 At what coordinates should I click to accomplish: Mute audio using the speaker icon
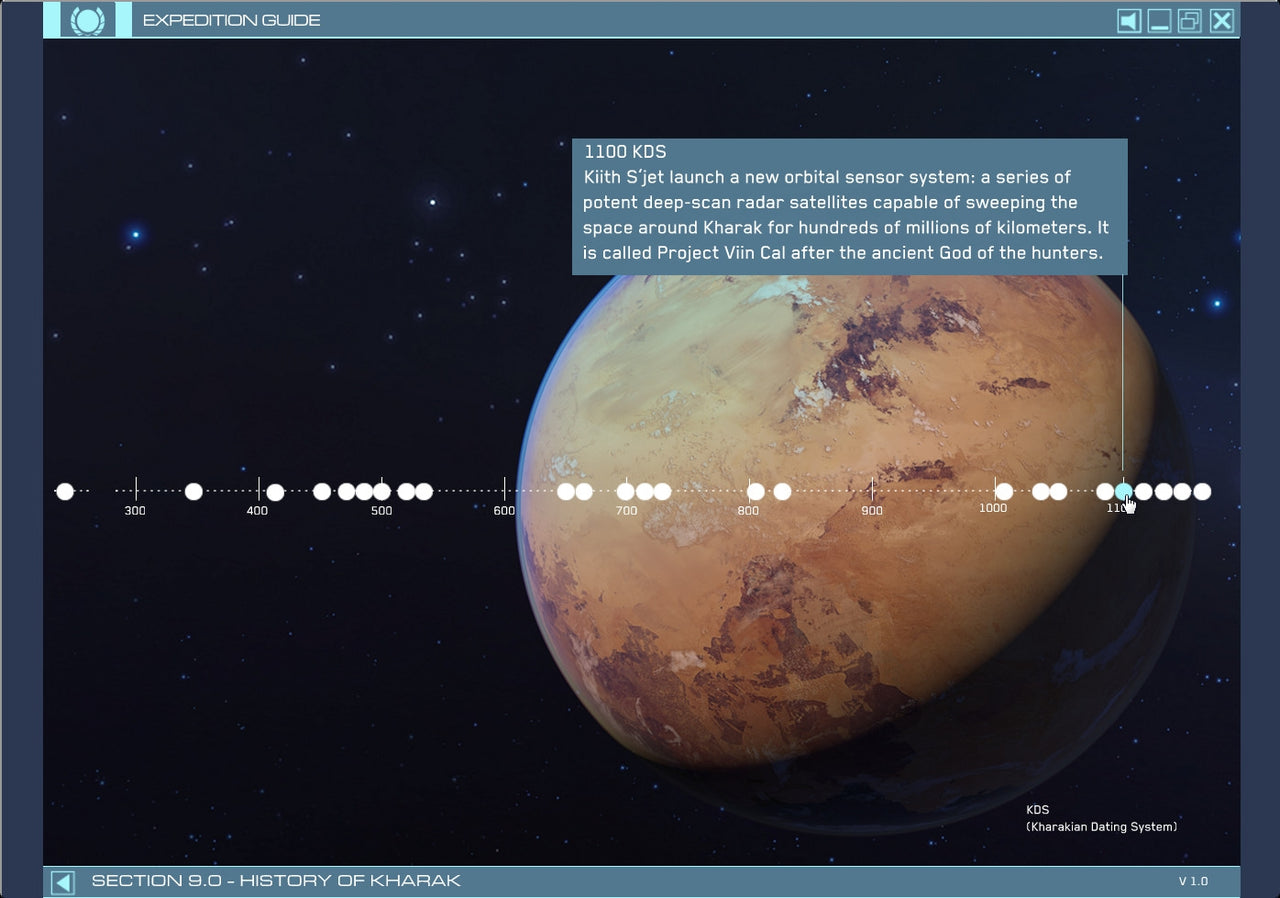tap(1128, 20)
